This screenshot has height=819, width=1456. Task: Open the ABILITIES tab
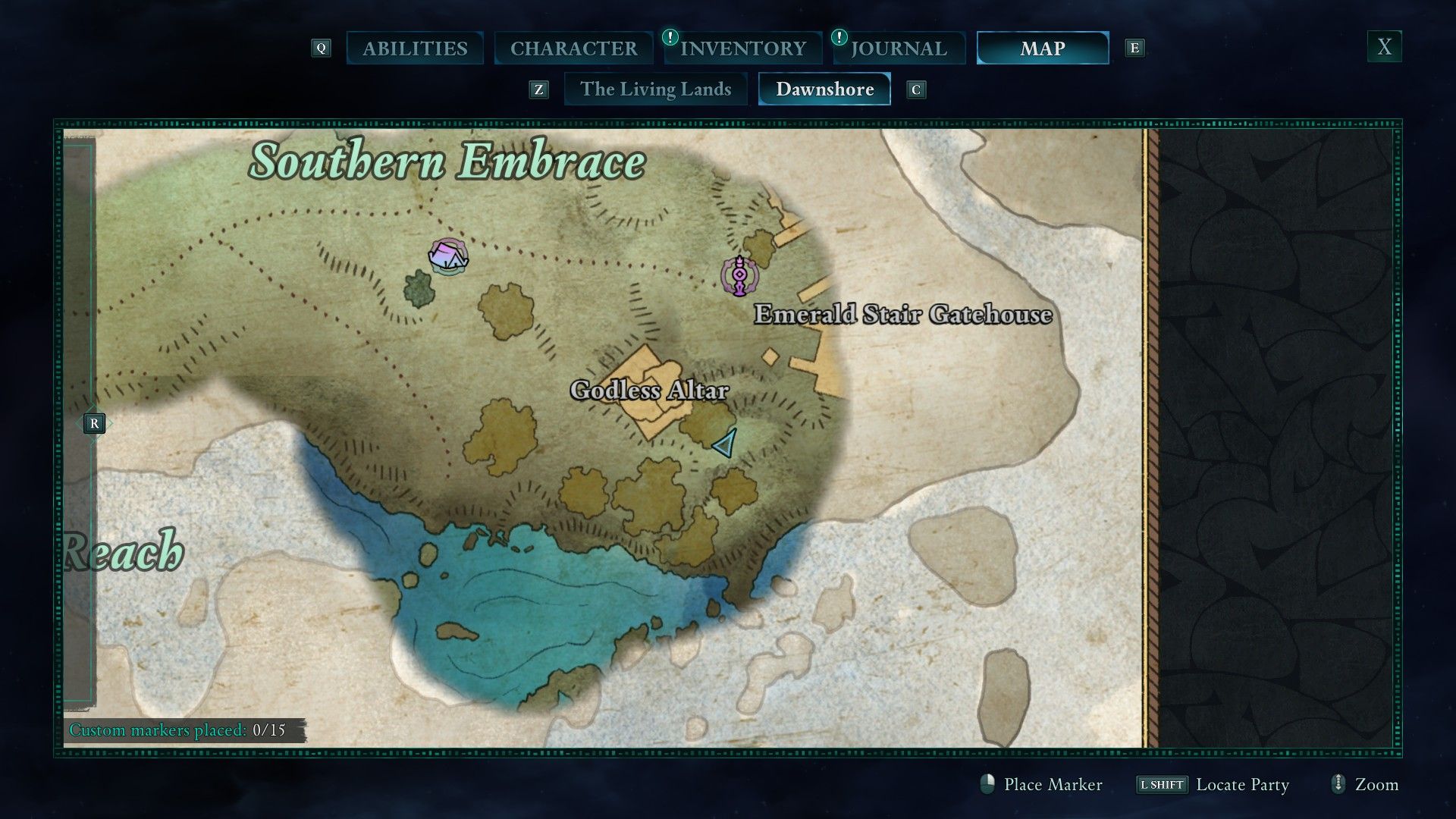tap(414, 48)
